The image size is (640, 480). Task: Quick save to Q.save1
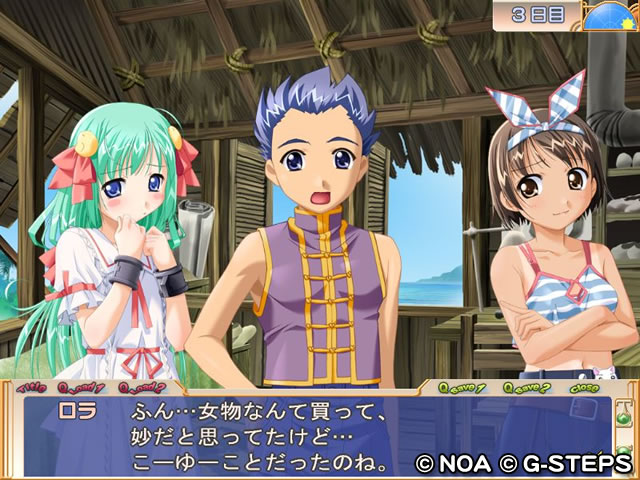pos(466,388)
